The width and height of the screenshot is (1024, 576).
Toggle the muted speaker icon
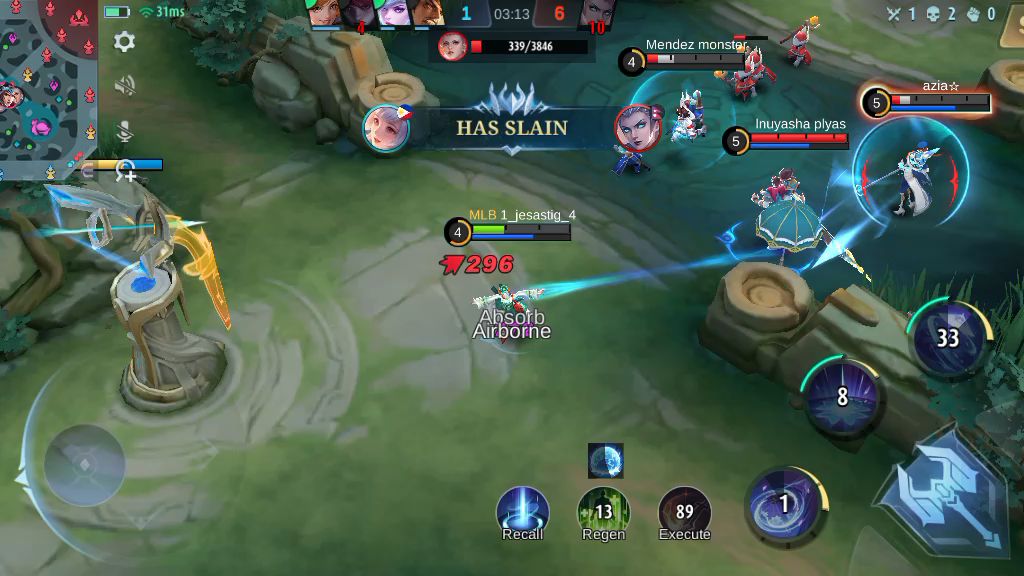125,87
